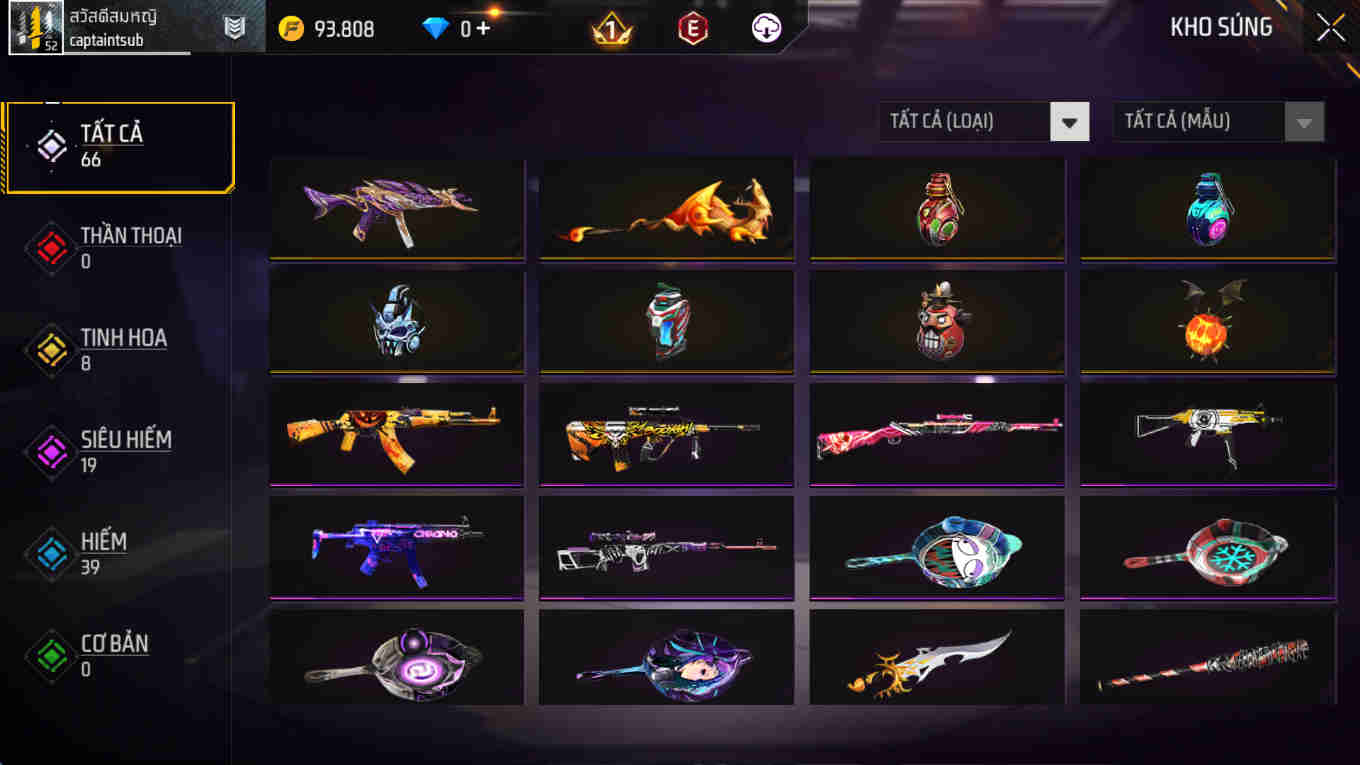The width and height of the screenshot is (1360, 765).
Task: Click the guild shield icon beside captaintsub
Action: click(234, 24)
